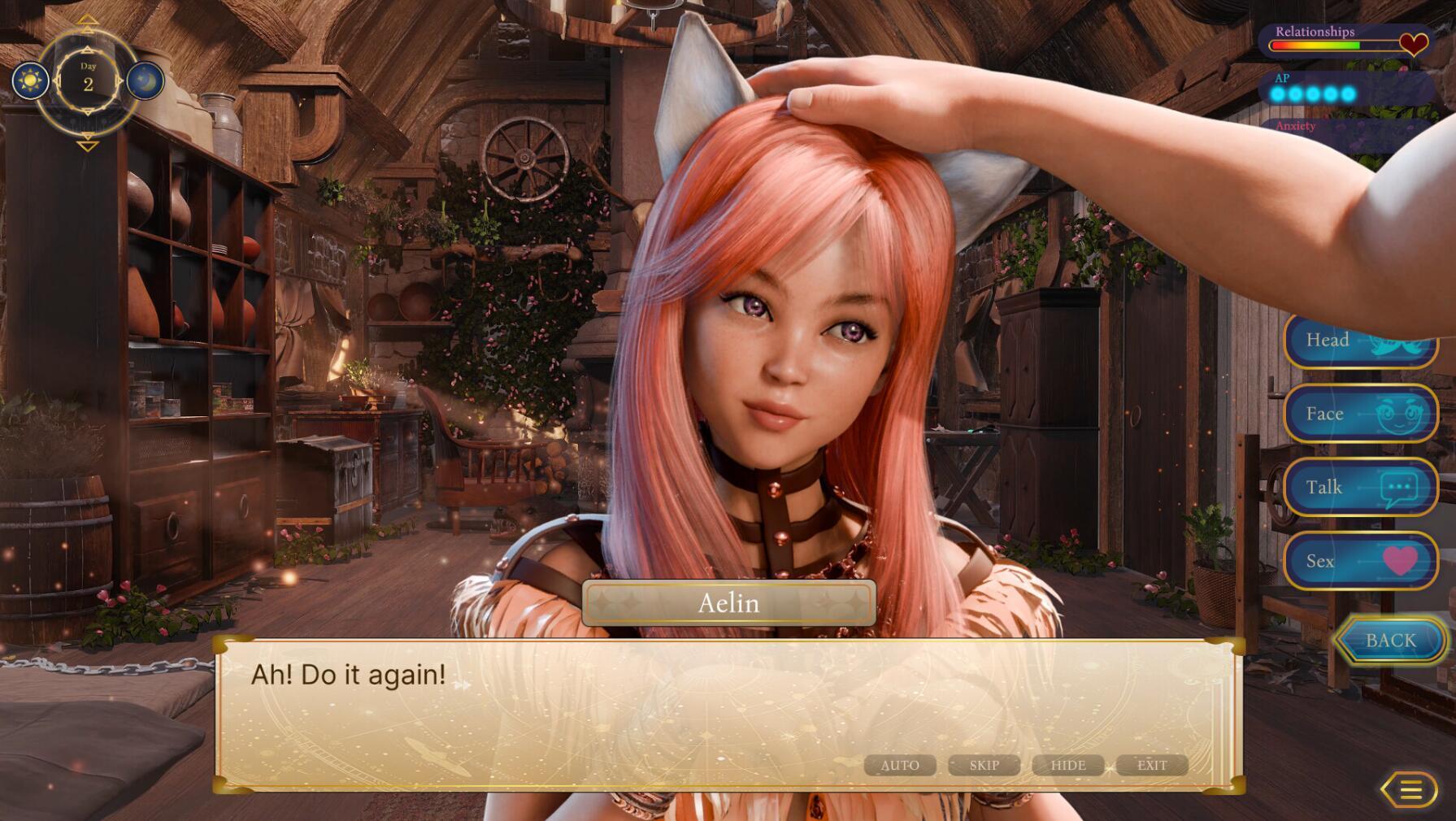This screenshot has width=1456, height=821.
Task: Enable SKIP mode for dialogue
Action: coord(984,765)
